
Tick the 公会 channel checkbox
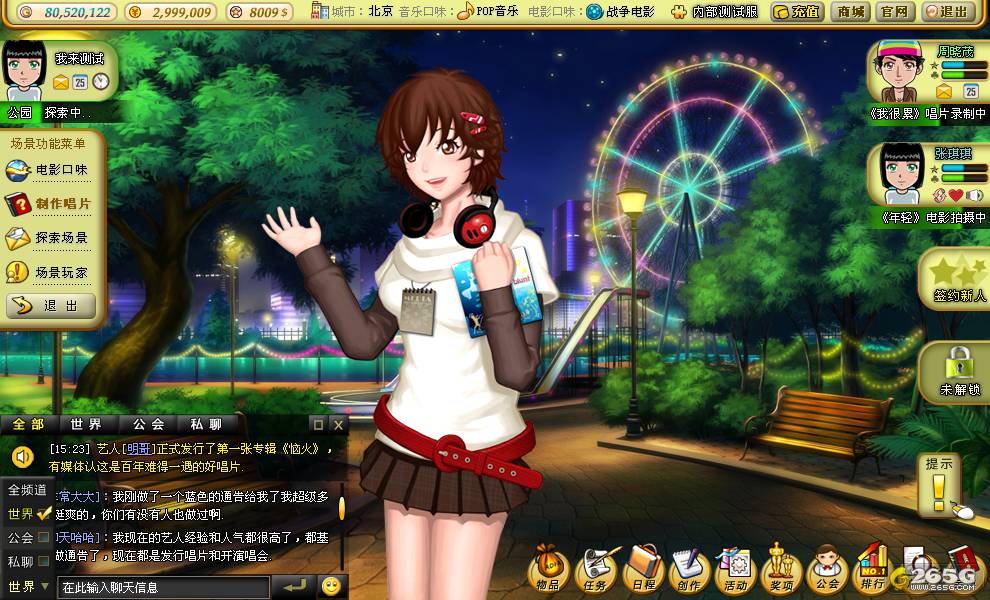pos(44,538)
